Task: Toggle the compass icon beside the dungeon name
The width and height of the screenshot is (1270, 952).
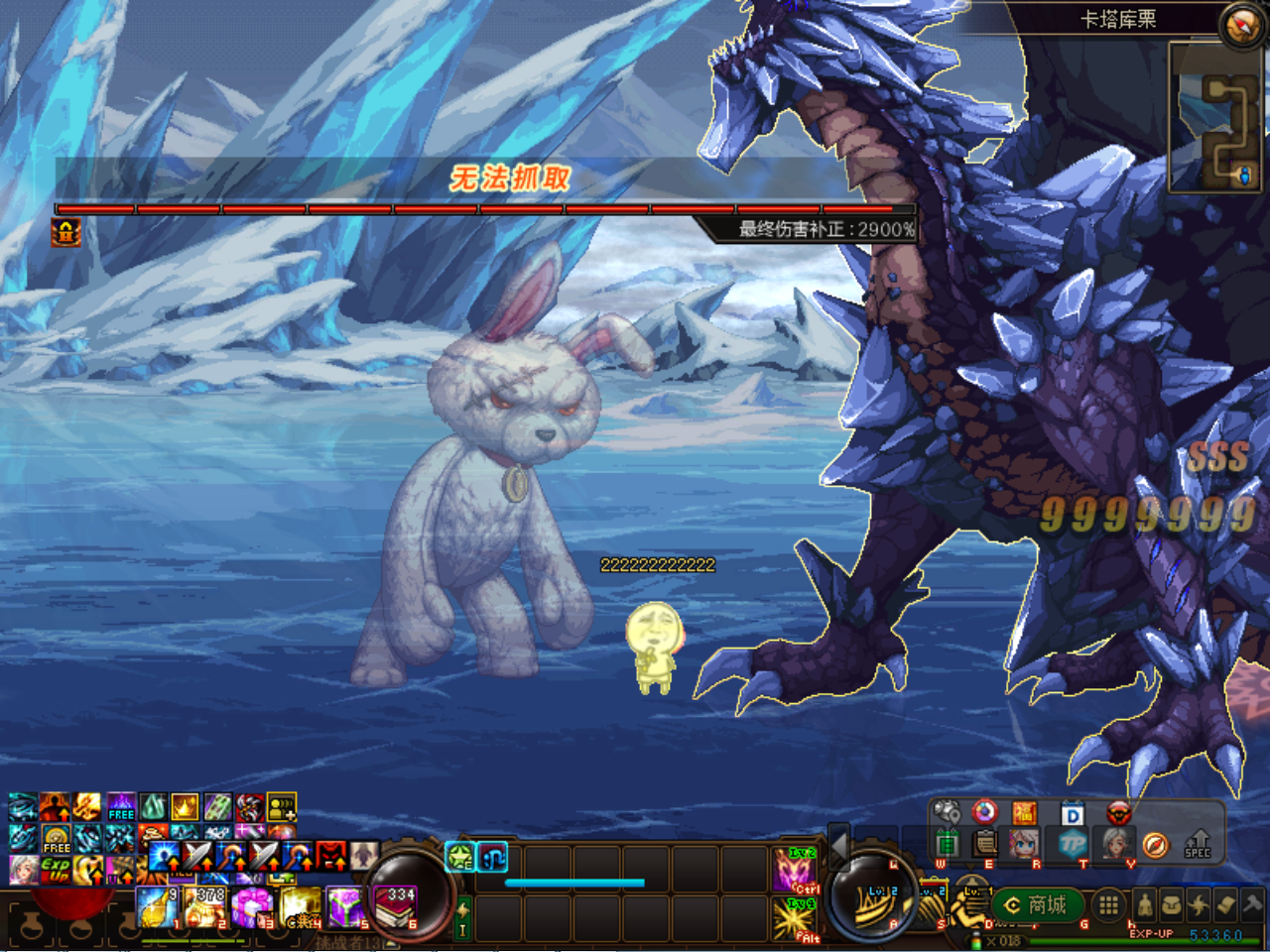Action: coord(1241,26)
